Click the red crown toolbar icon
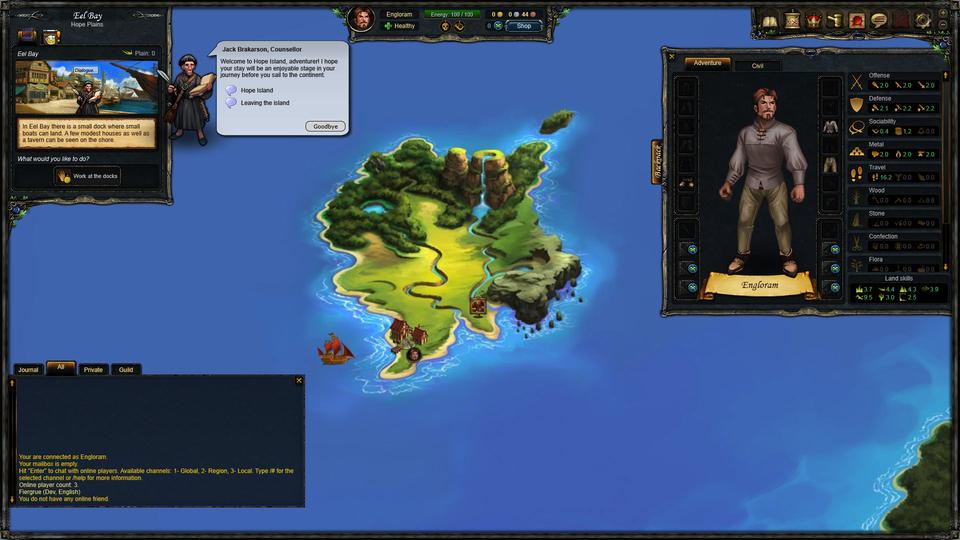Image resolution: width=960 pixels, height=540 pixels. tap(813, 20)
